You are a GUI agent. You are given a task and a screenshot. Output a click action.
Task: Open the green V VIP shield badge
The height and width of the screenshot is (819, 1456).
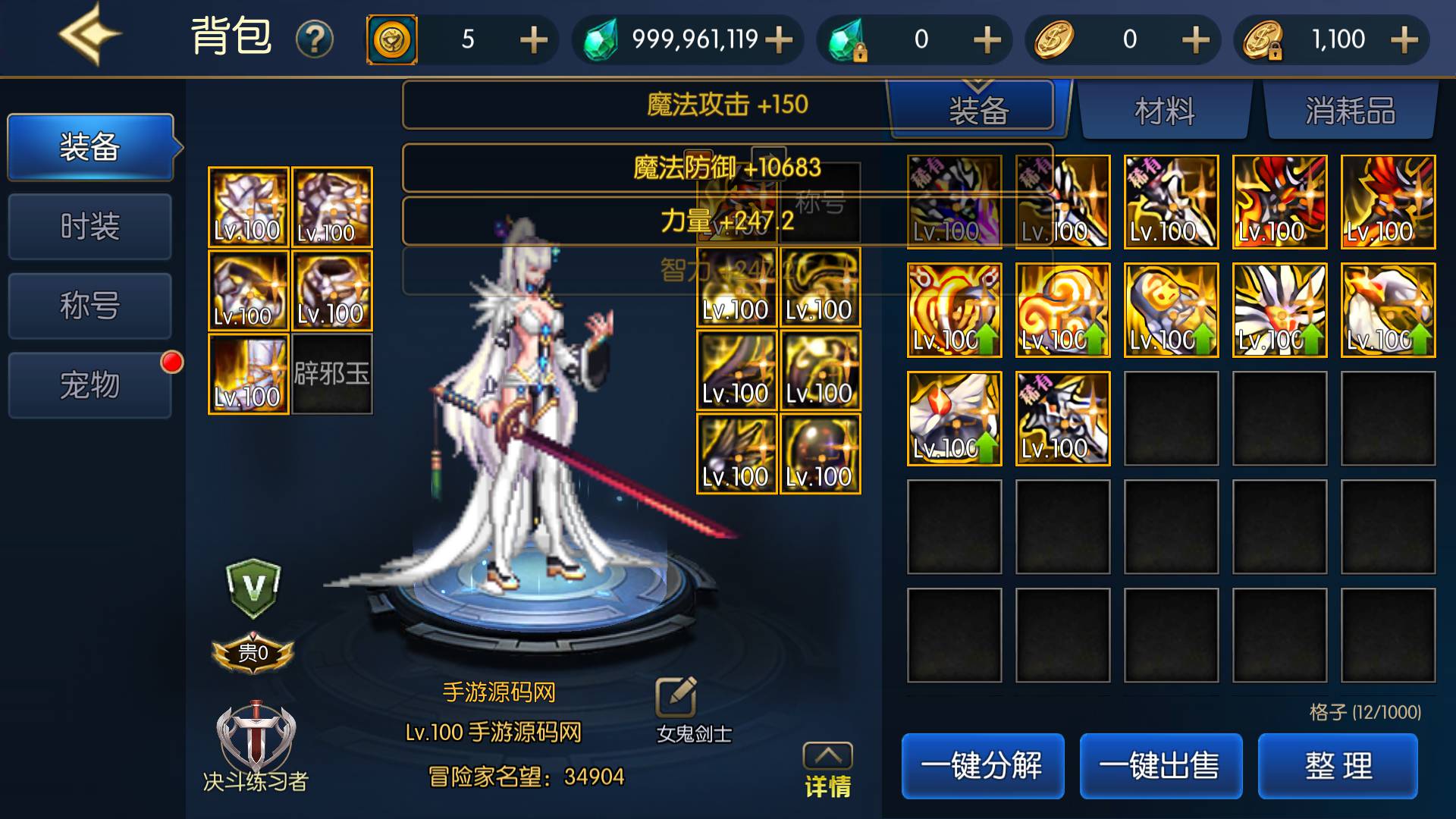pyautogui.click(x=253, y=588)
